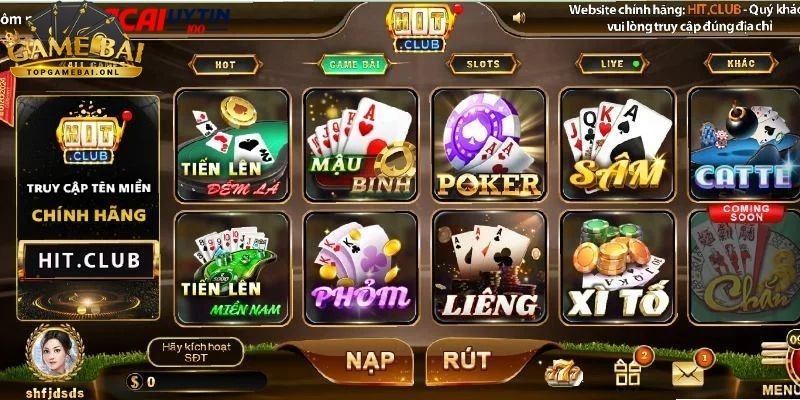Open the Mậu Binh card game
Screen dimensions: 800x400
[x=360, y=145]
